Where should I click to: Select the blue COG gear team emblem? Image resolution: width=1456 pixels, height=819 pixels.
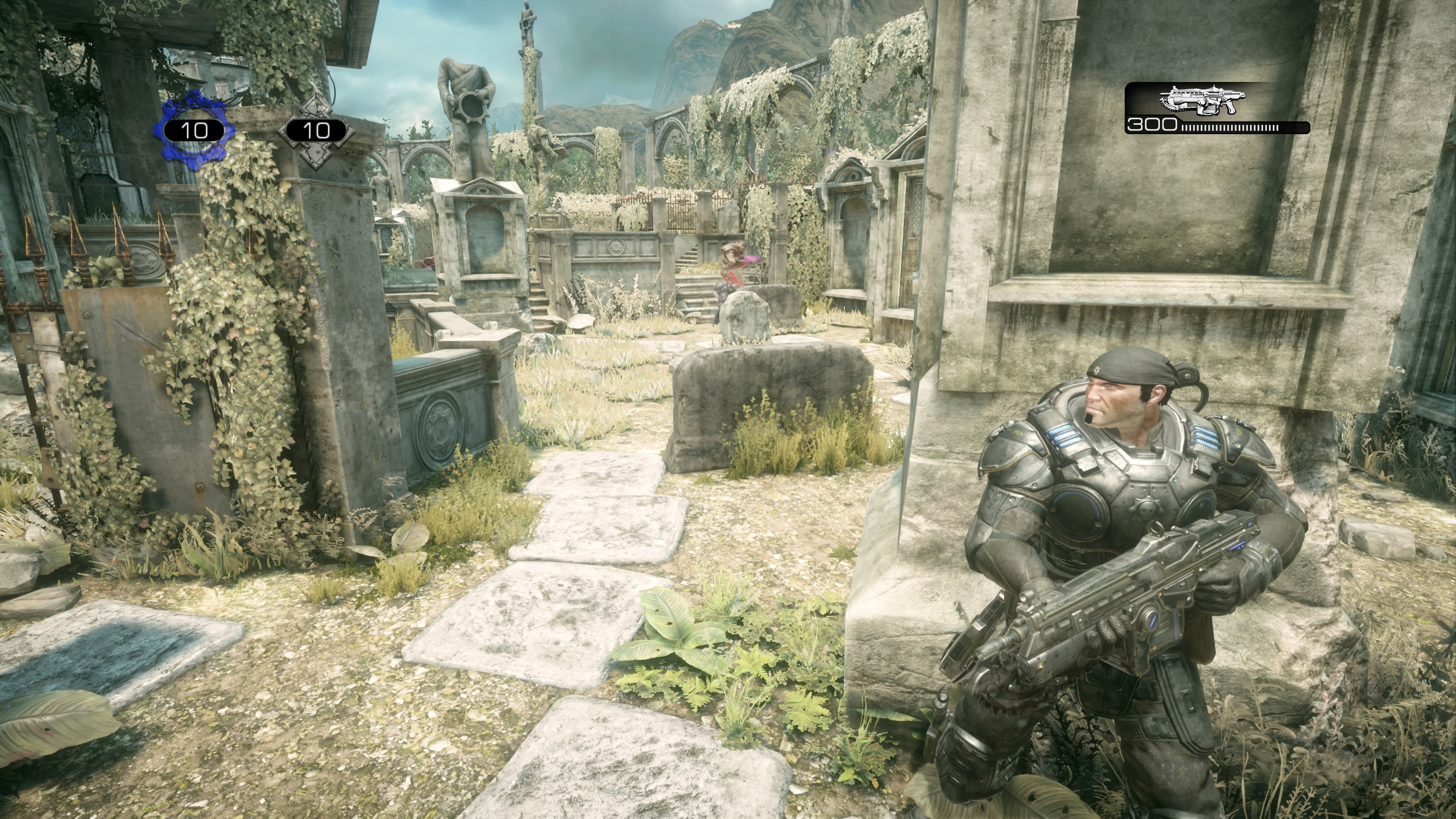coord(194,130)
